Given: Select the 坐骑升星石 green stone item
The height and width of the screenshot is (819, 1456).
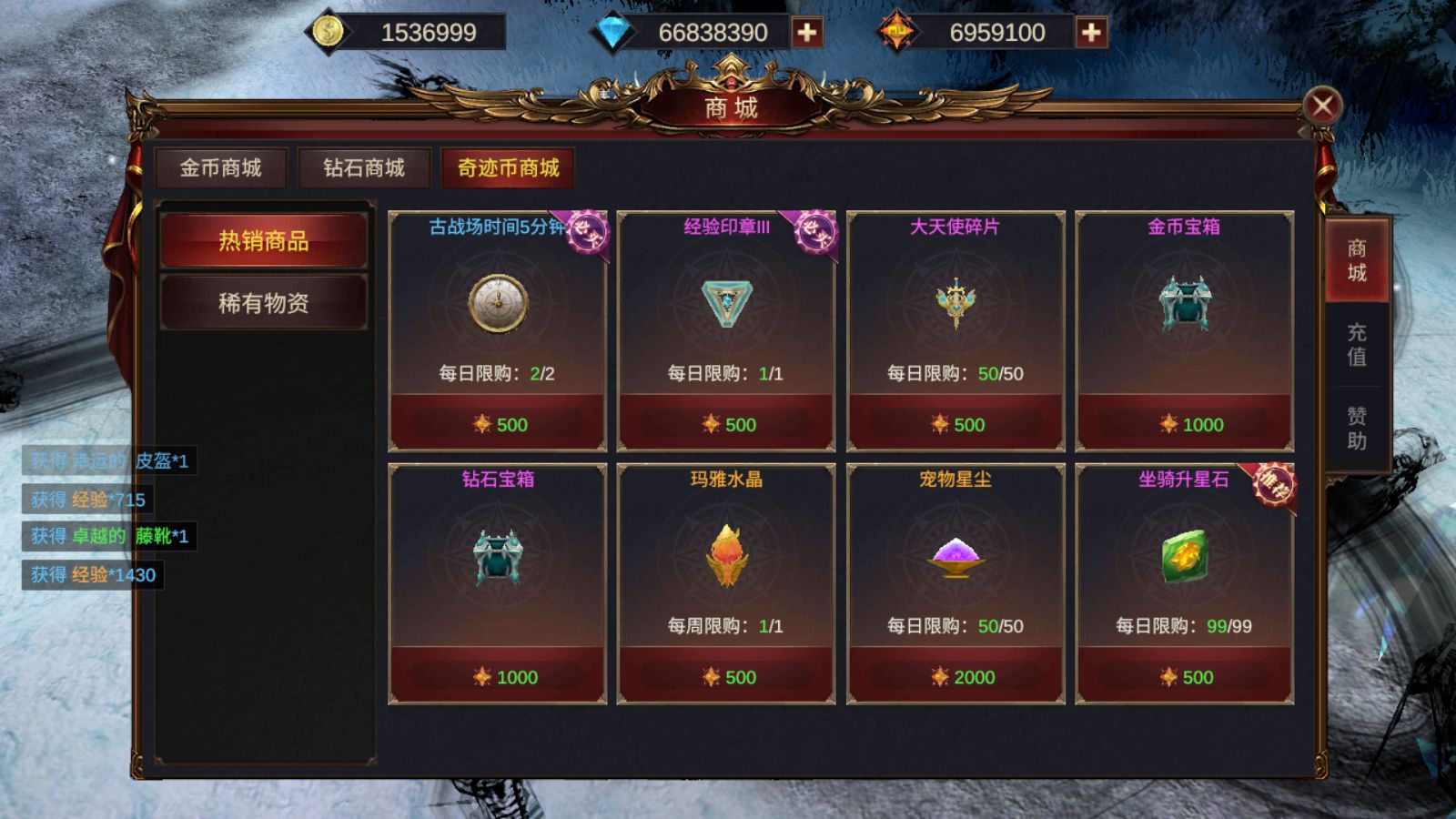Looking at the screenshot, I should point(1184,557).
